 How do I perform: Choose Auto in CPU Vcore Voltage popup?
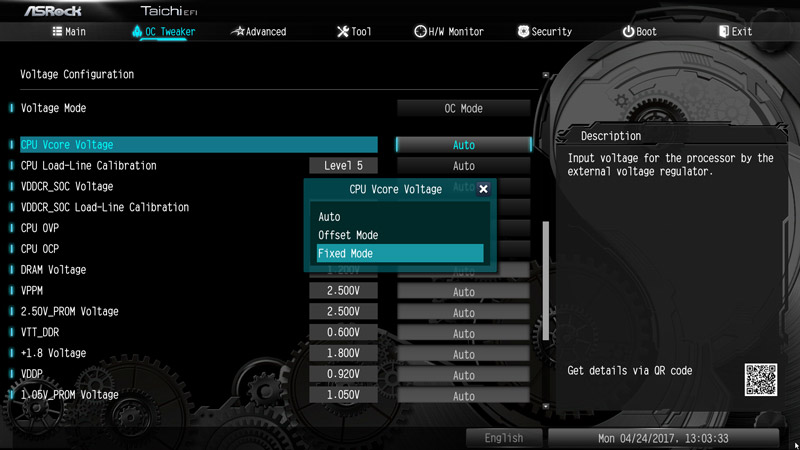(x=330, y=217)
